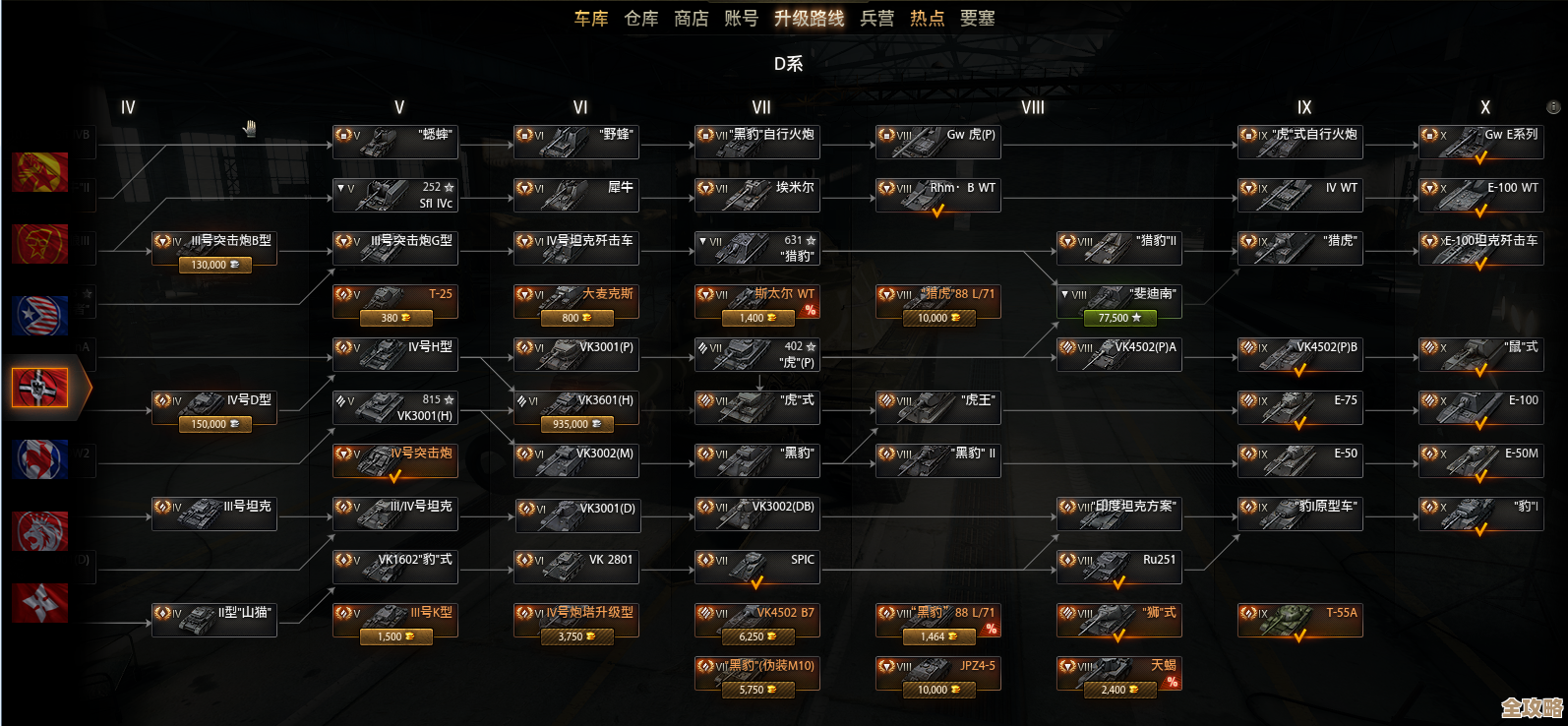This screenshot has width=1568, height=726.
Task: Select the "虎王" tank node
Action: [x=937, y=406]
